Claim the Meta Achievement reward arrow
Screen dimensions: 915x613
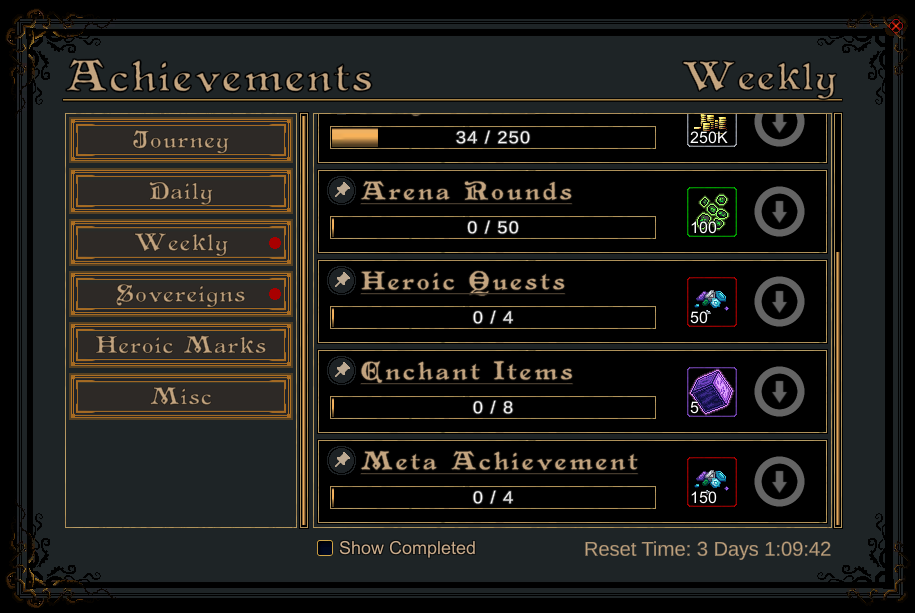coord(779,482)
